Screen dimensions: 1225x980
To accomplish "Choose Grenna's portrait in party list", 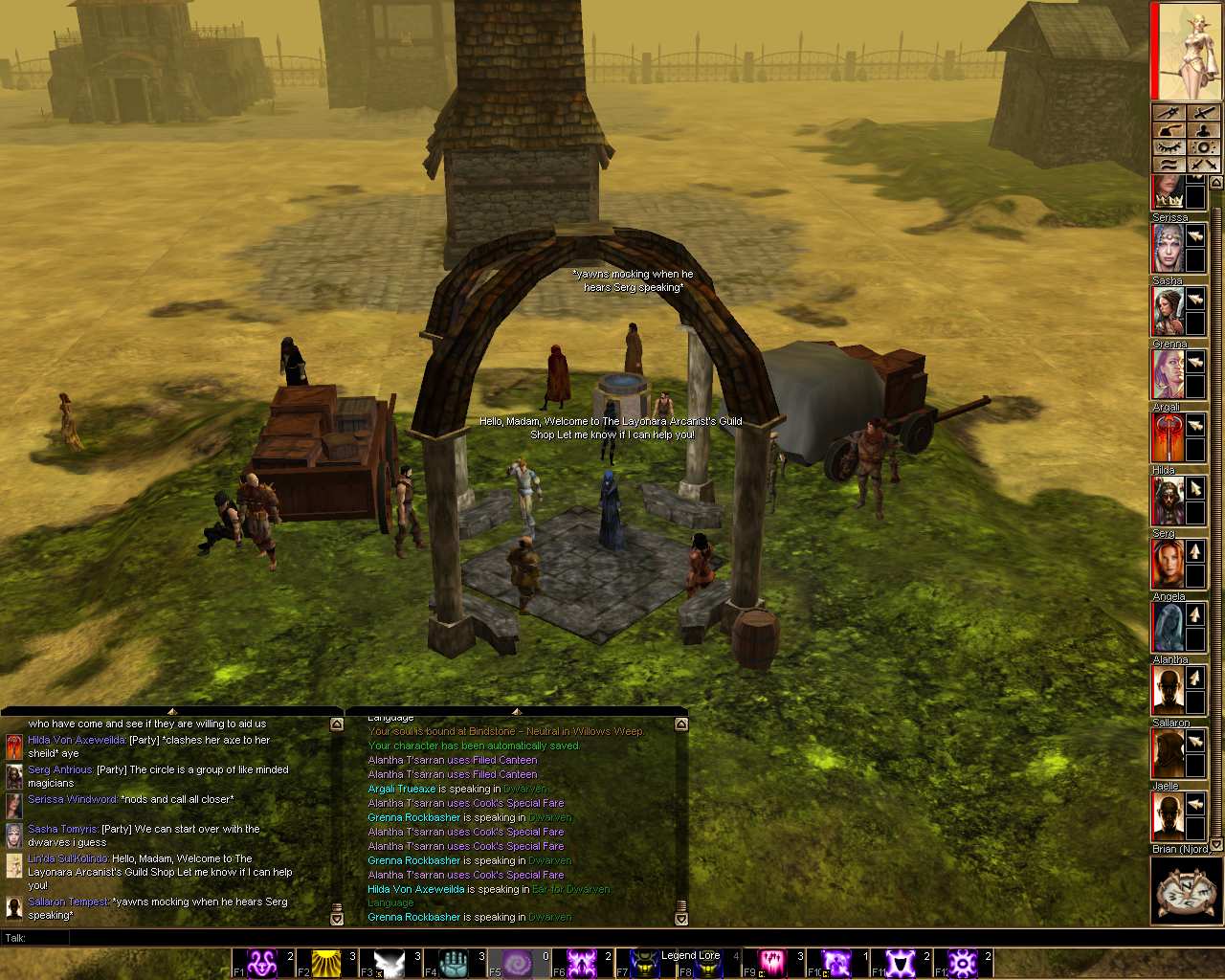I will 1167,374.
